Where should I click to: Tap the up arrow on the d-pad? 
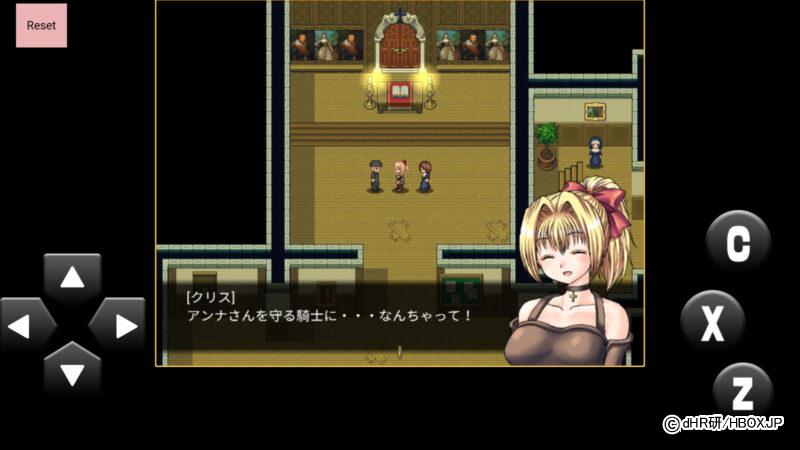coord(72,279)
